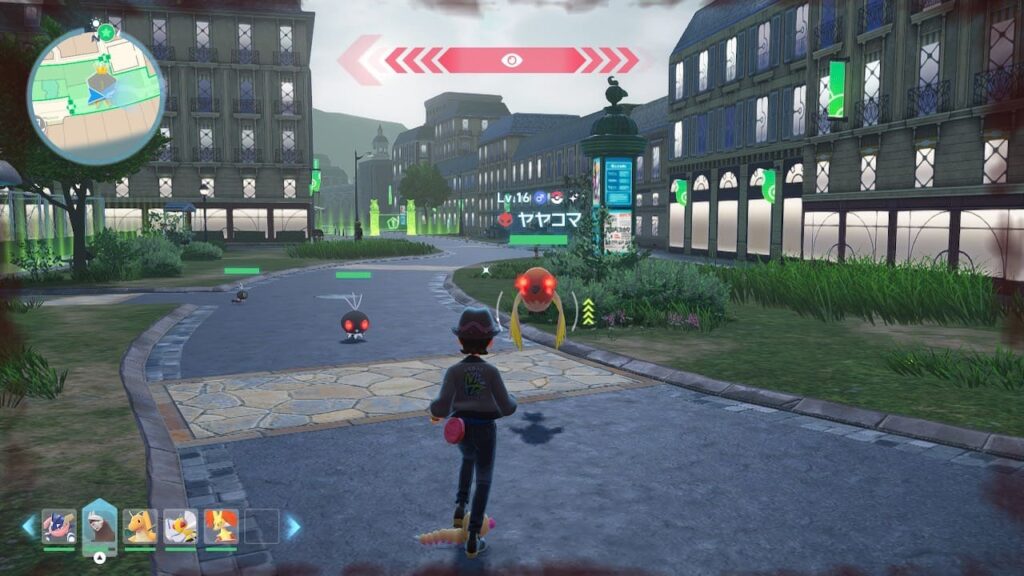Screen dimensions: 1024x576
Task: Open the circular minimap
Action: click(x=96, y=94)
